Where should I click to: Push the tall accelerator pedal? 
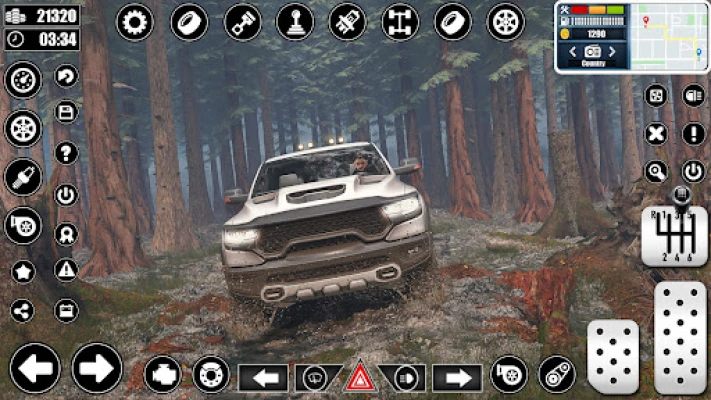[680, 337]
